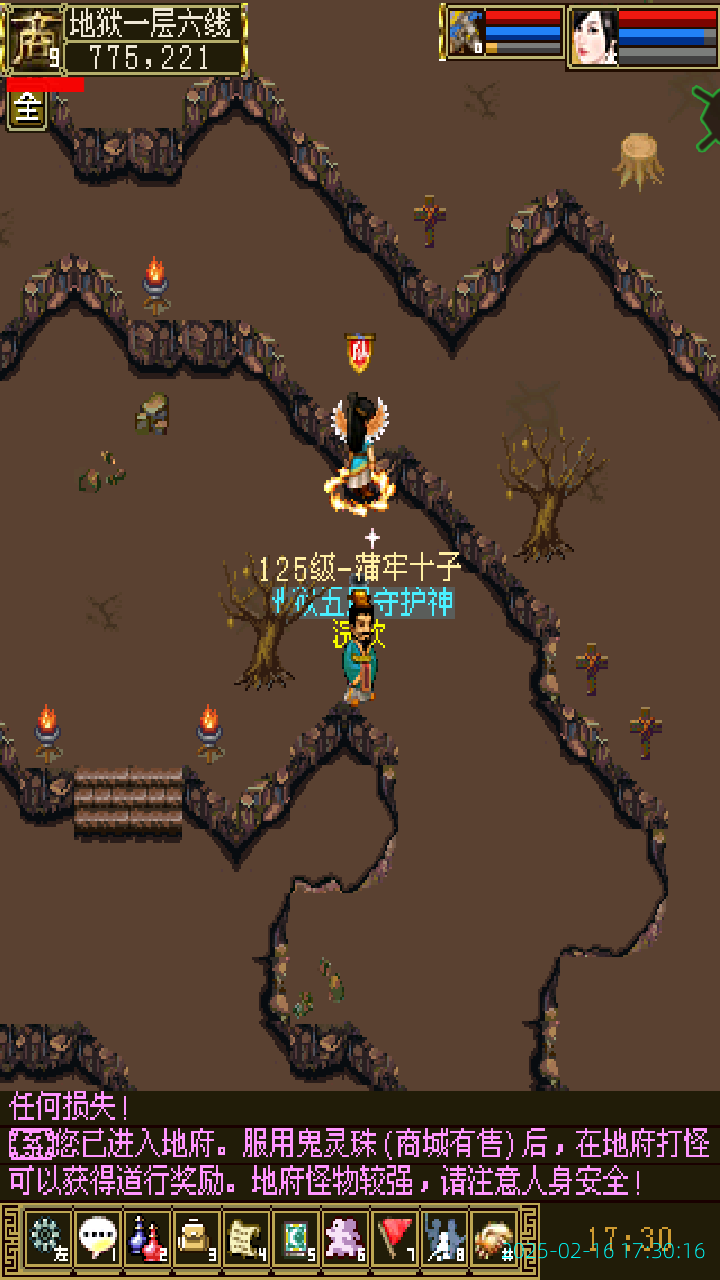Image resolution: width=720 pixels, height=1280 pixels.
Task: Select the conch shell icon
Action: (494, 1239)
